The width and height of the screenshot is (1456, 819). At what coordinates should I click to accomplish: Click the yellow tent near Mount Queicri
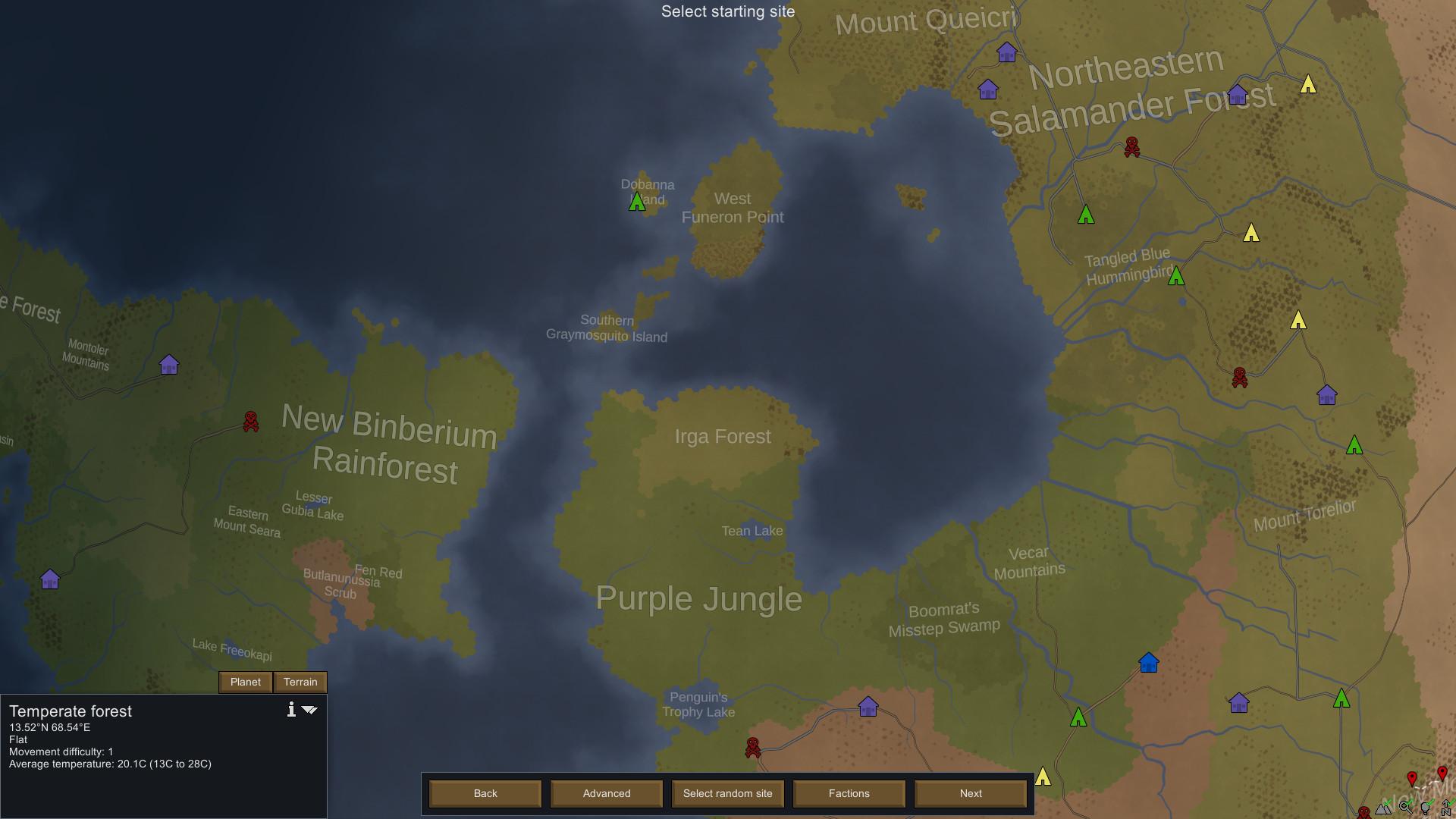[x=1307, y=86]
